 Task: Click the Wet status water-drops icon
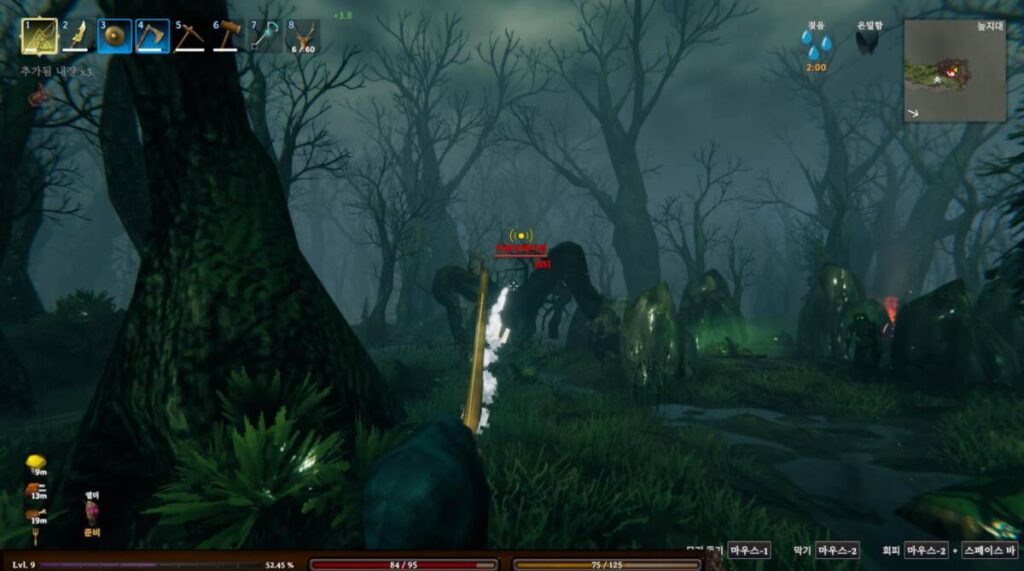click(x=816, y=44)
